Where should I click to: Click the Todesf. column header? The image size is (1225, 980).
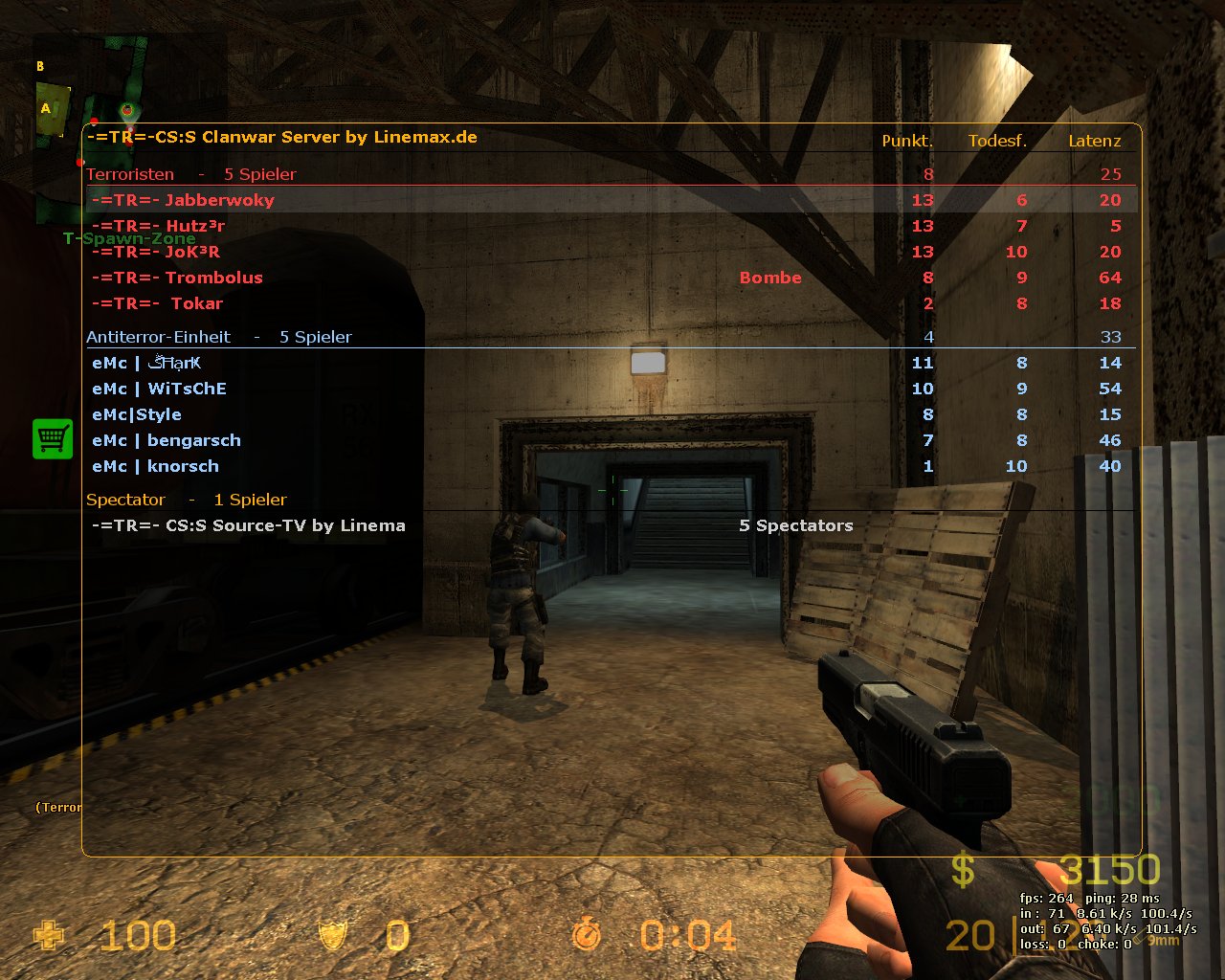pos(996,141)
